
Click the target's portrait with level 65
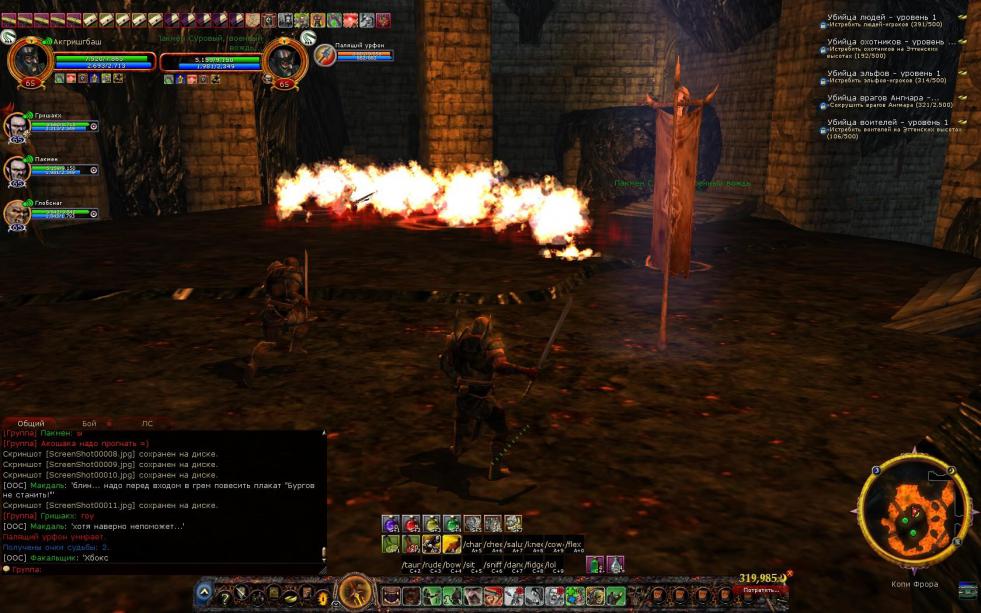tap(284, 60)
